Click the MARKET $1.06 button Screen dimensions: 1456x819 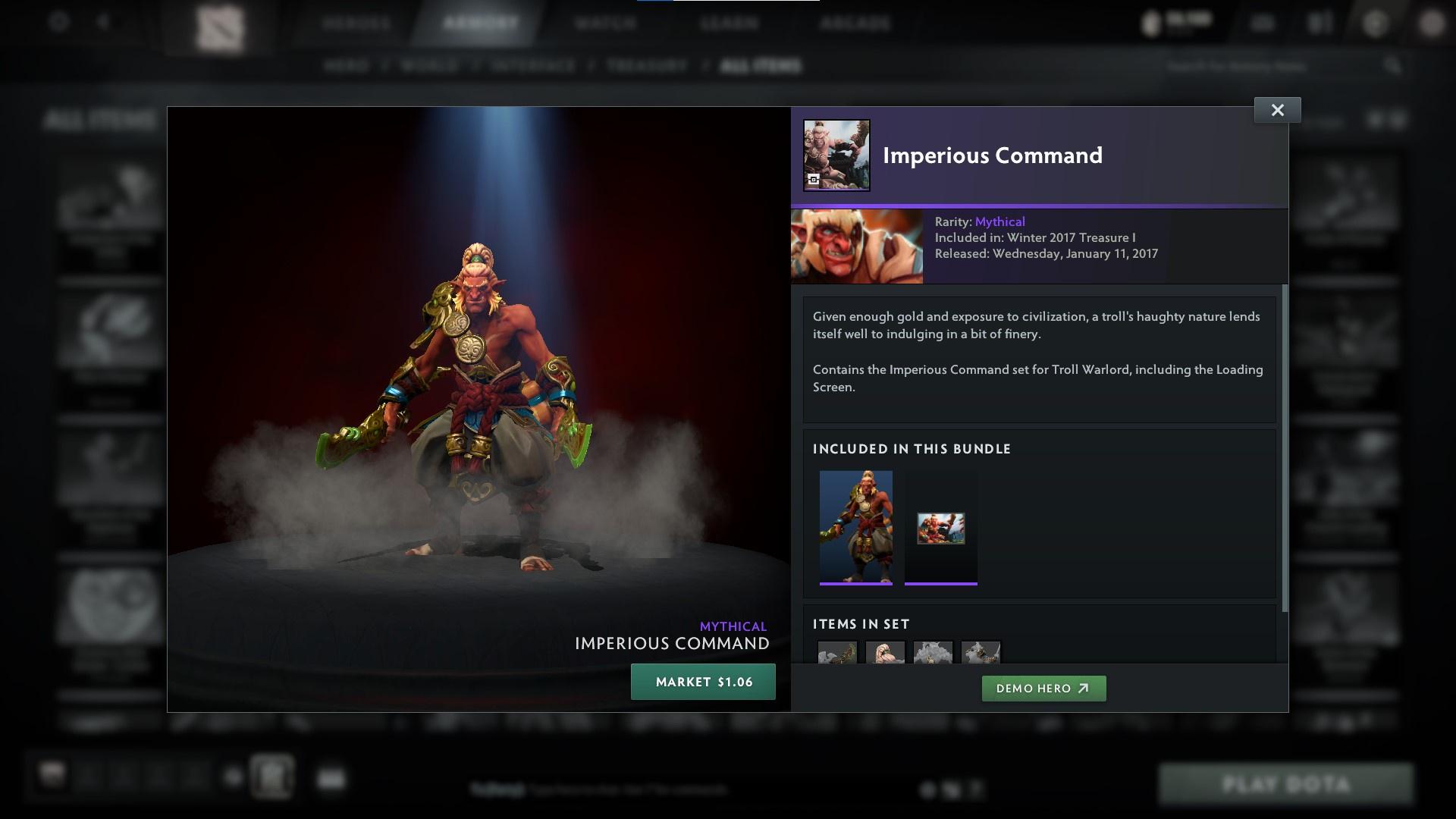click(x=702, y=681)
